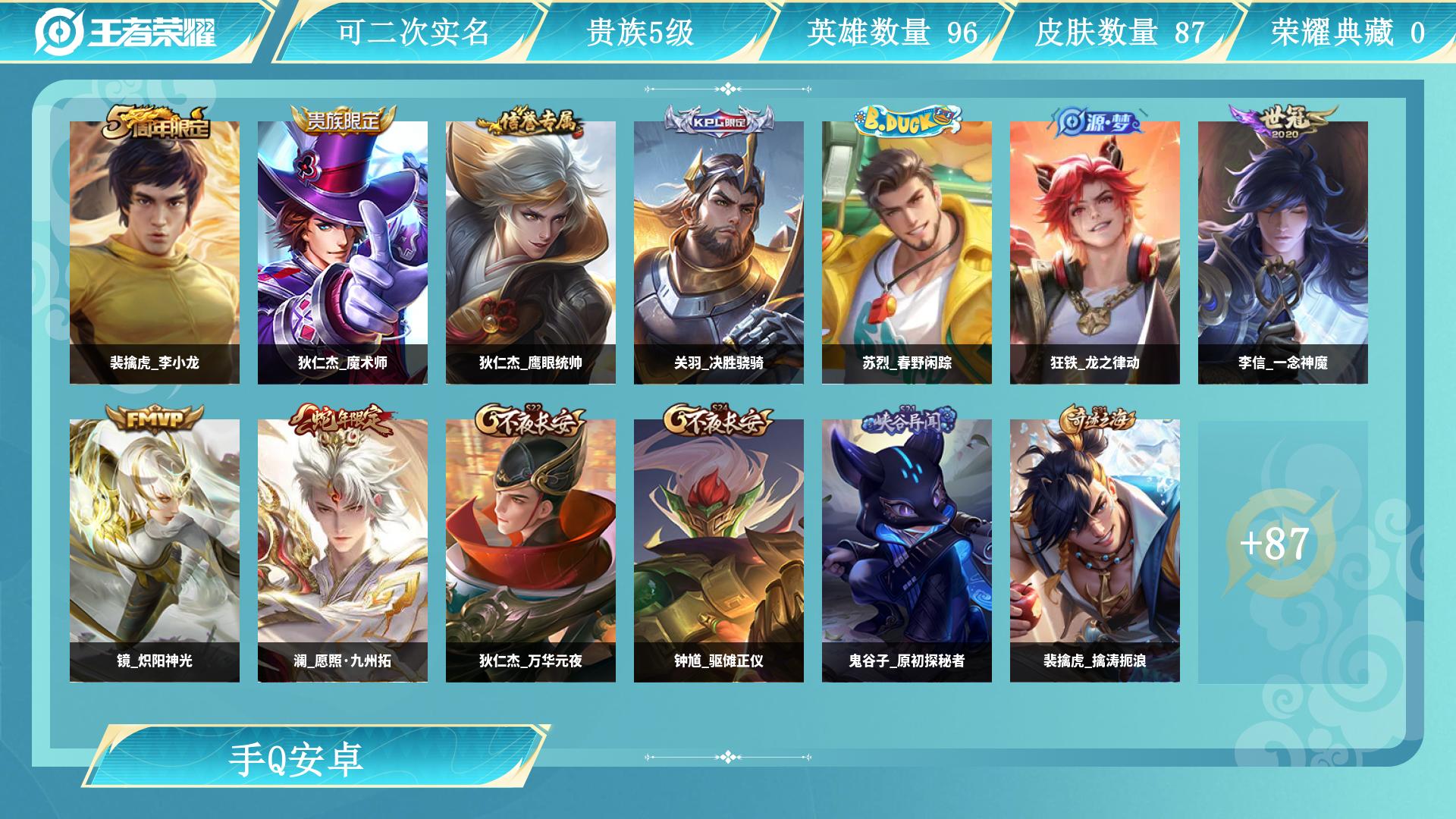Select the 鬼谷子_原初探秘者 skin card
1456x819 pixels.
pyautogui.click(x=907, y=551)
